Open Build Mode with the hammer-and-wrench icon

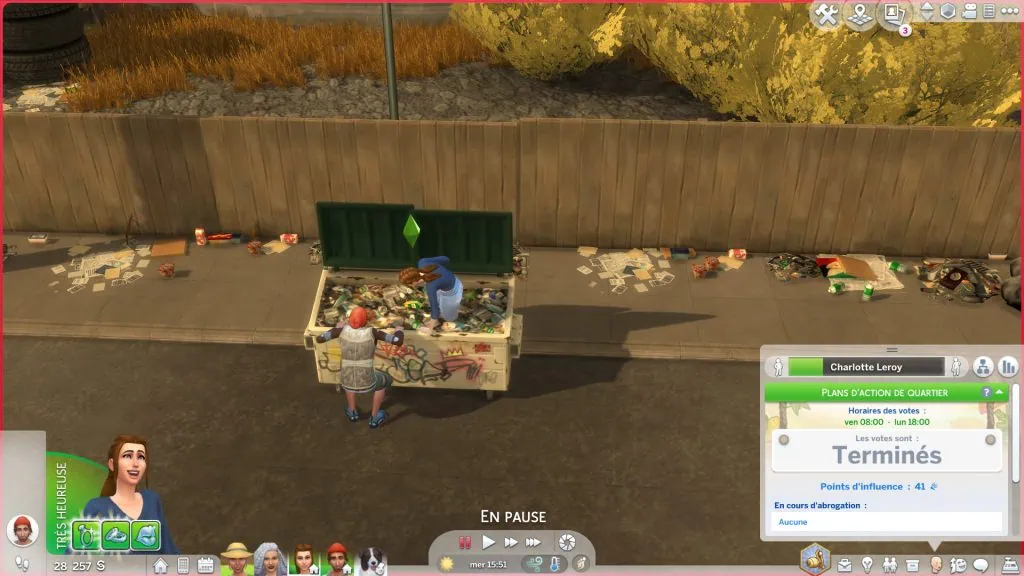(x=826, y=15)
